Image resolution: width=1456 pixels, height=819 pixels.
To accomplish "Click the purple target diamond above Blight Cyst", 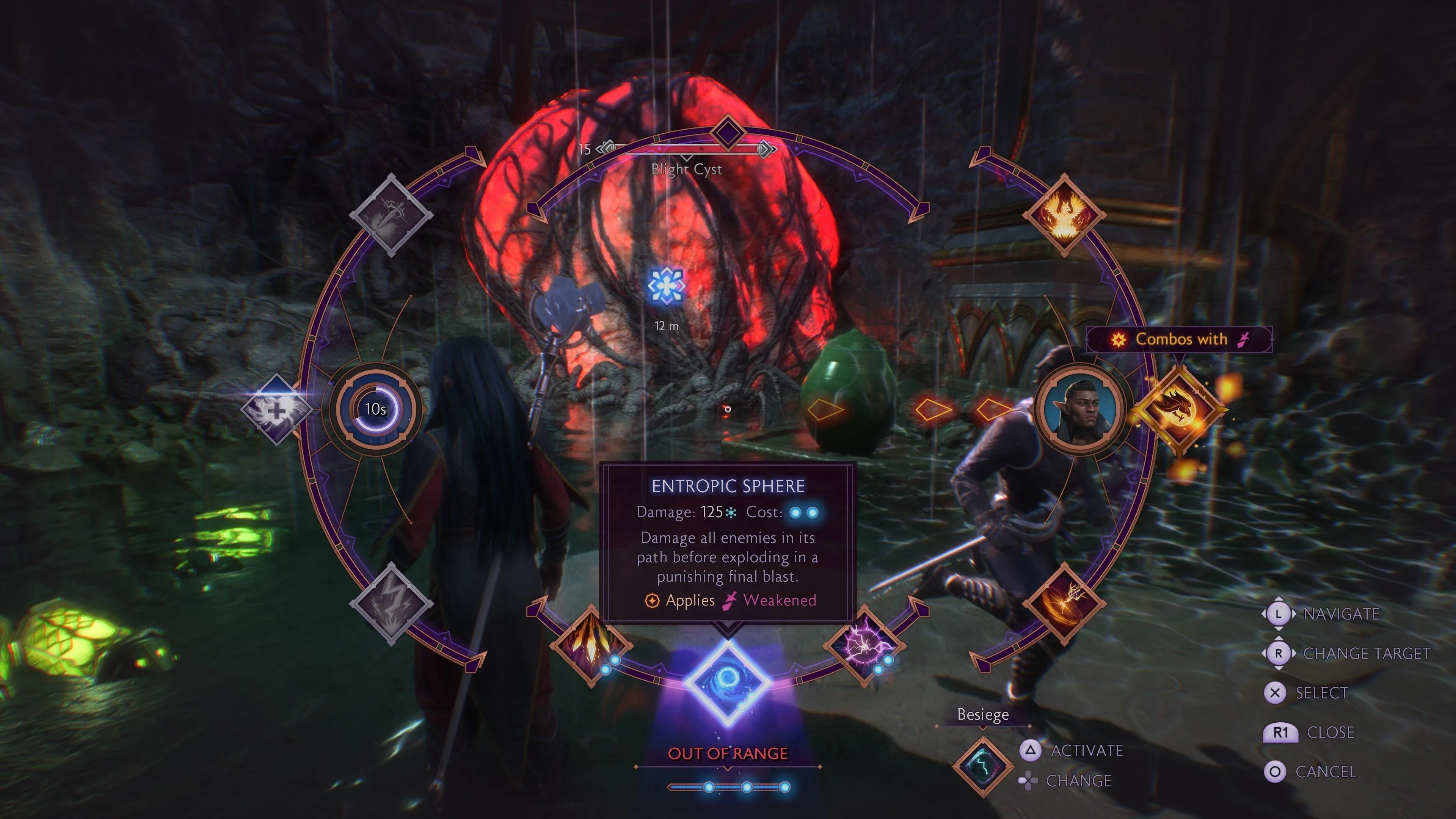I will point(728,133).
